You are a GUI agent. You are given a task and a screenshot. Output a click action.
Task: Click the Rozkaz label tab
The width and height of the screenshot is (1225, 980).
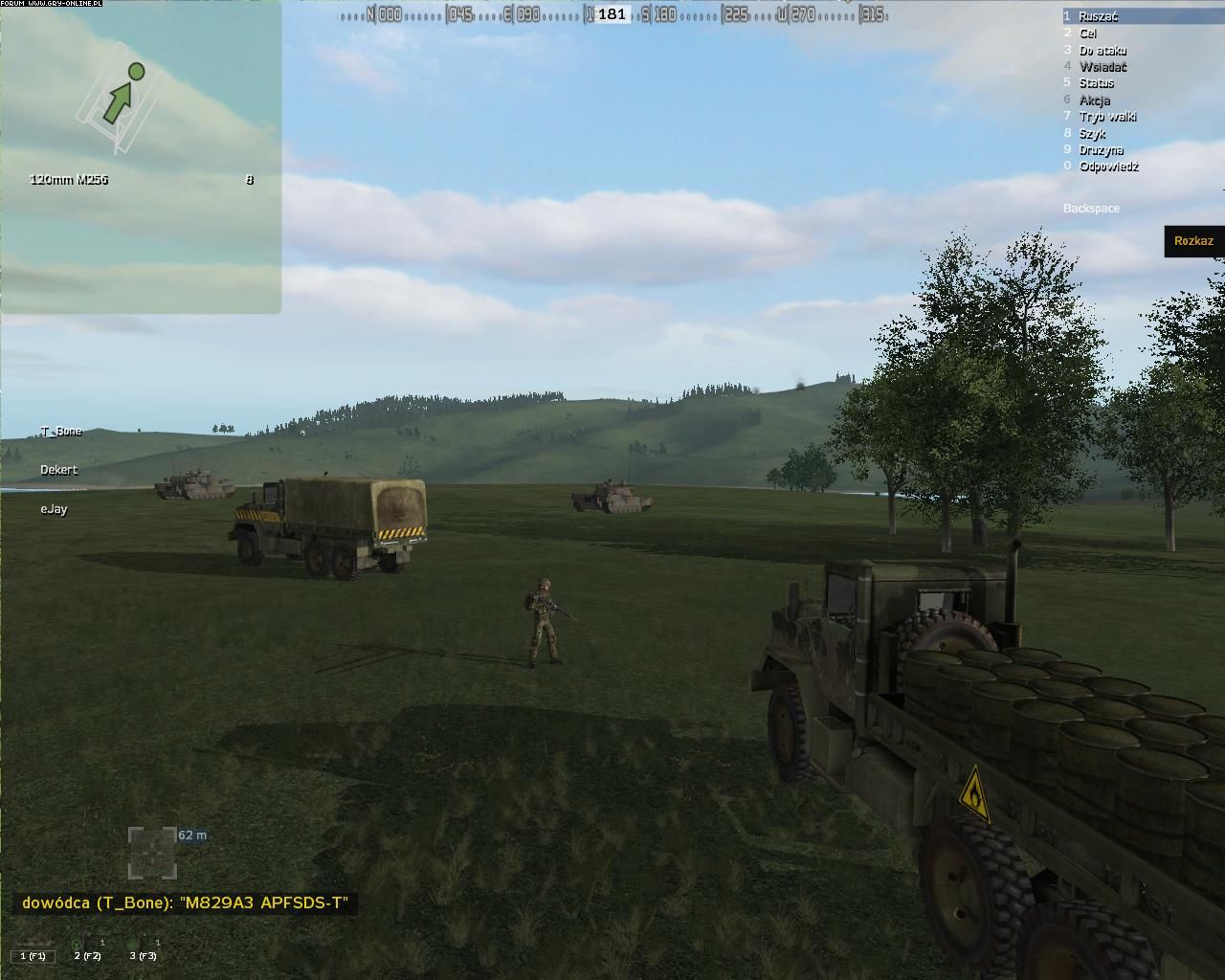point(1193,241)
